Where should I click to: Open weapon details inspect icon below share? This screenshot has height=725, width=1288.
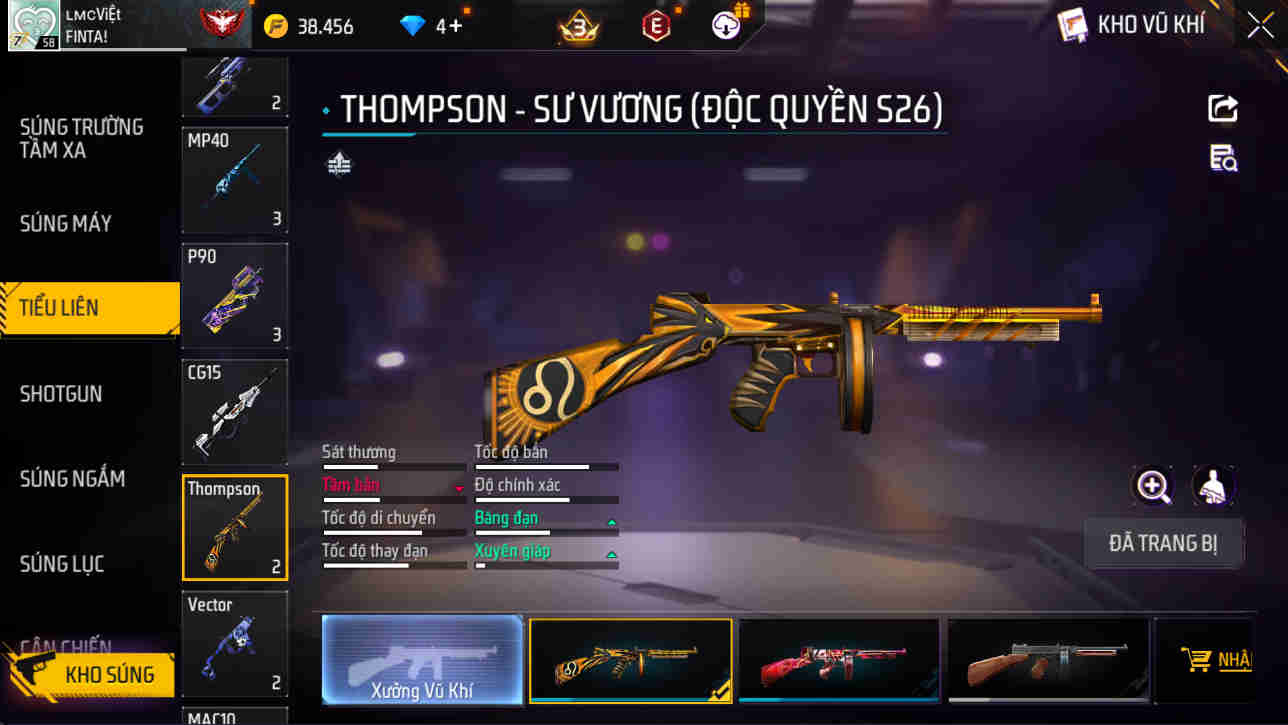coord(1222,159)
